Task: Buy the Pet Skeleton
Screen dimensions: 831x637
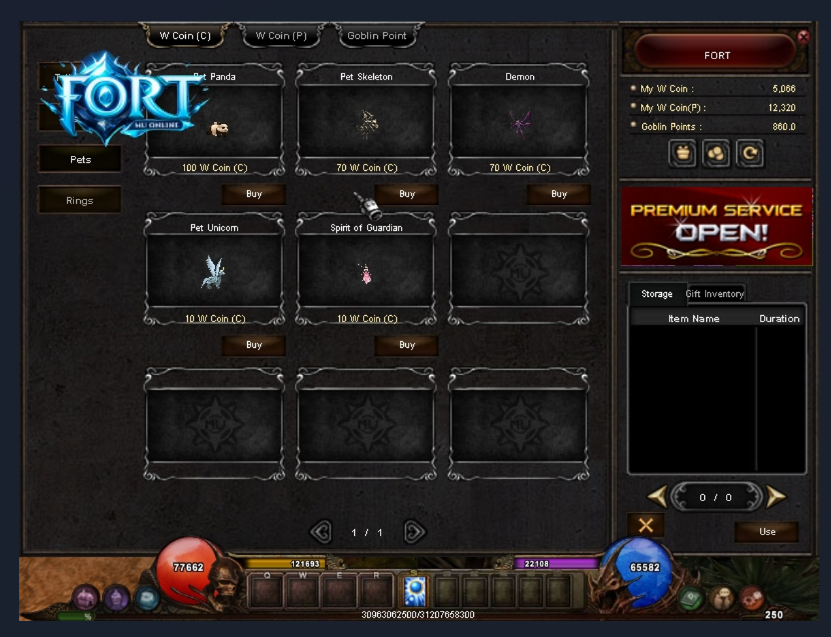Action: pos(406,194)
